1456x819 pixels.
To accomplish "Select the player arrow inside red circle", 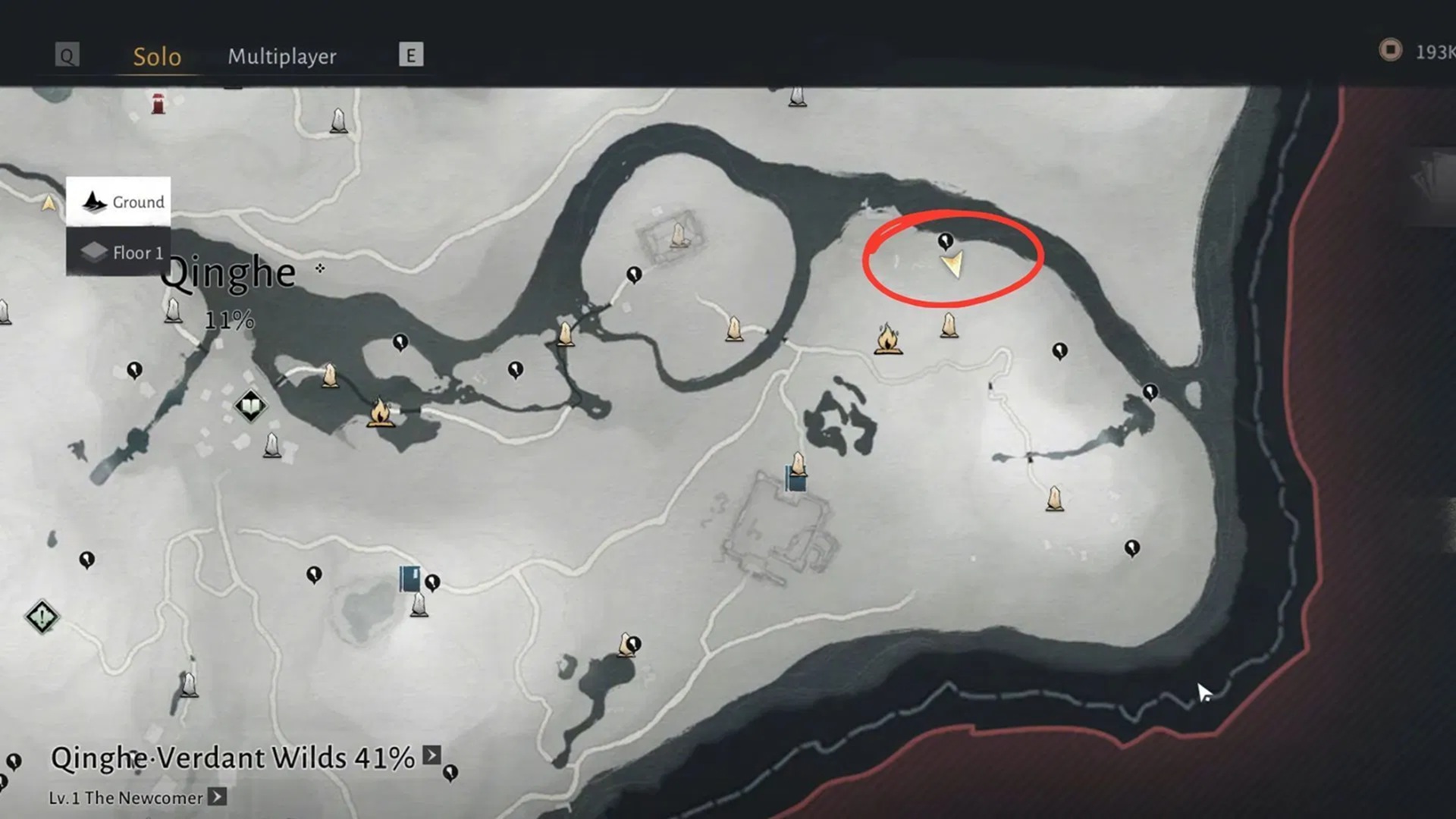I will pos(952,265).
